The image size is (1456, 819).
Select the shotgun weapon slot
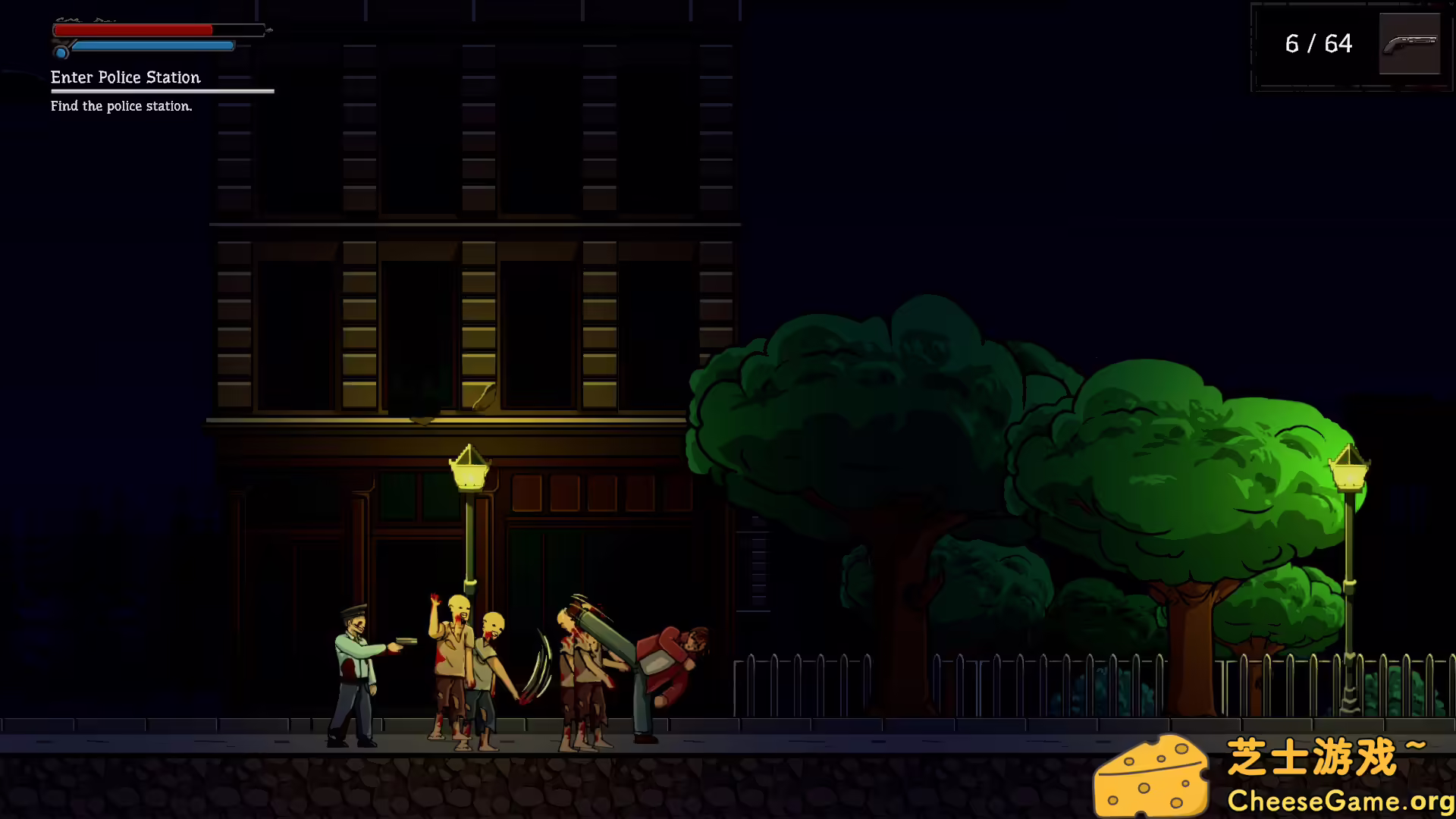[1409, 44]
